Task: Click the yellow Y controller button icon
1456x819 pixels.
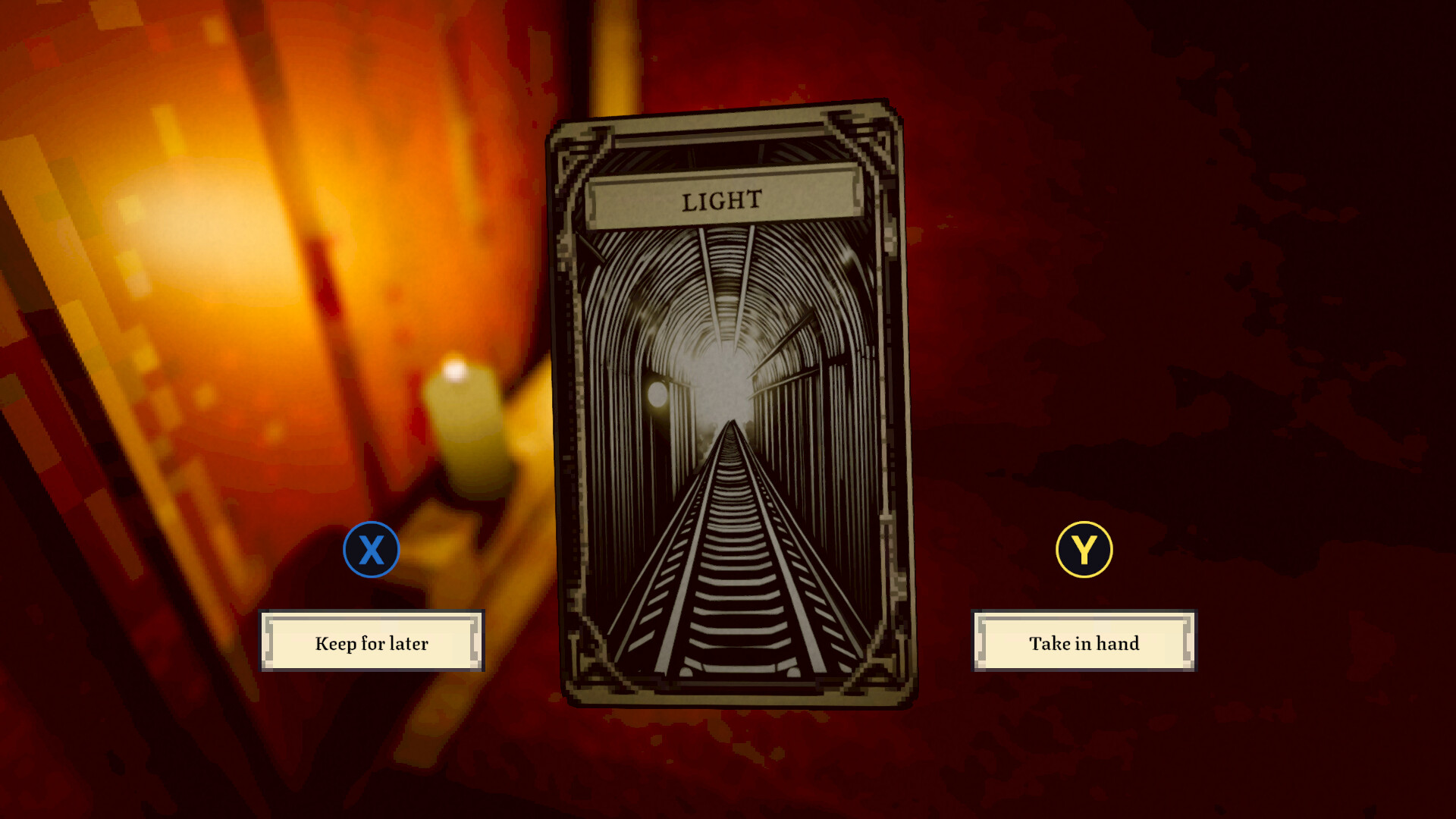Action: click(1084, 550)
